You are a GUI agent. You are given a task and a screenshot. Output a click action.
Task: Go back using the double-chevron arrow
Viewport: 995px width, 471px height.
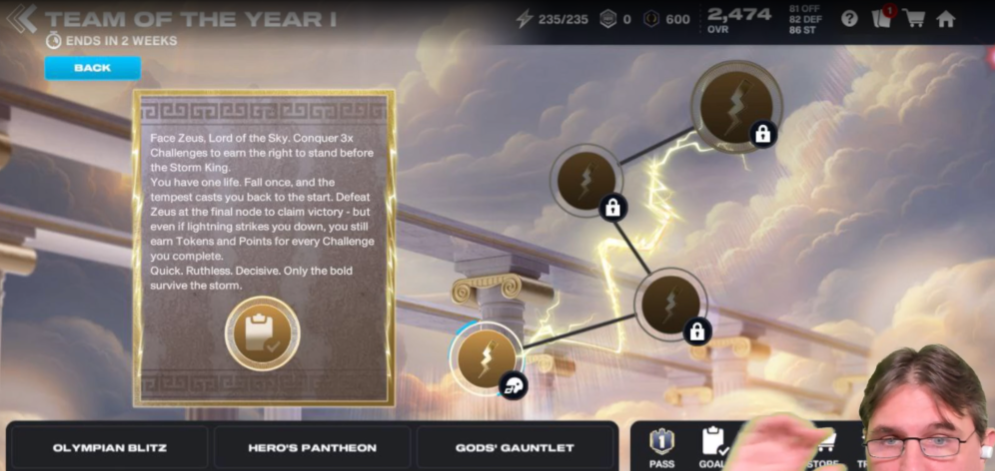[x=21, y=18]
